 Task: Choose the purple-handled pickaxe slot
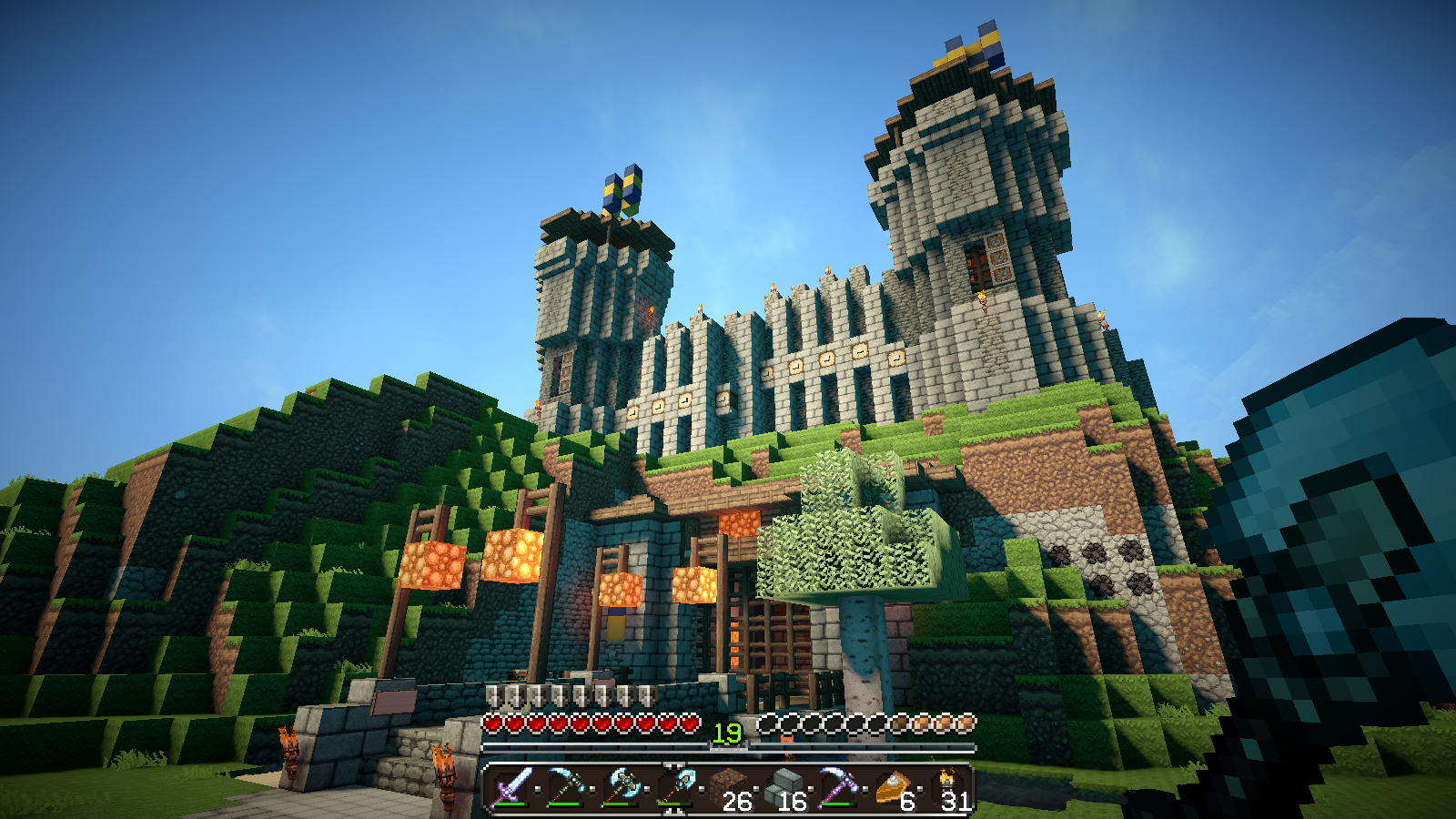838,787
